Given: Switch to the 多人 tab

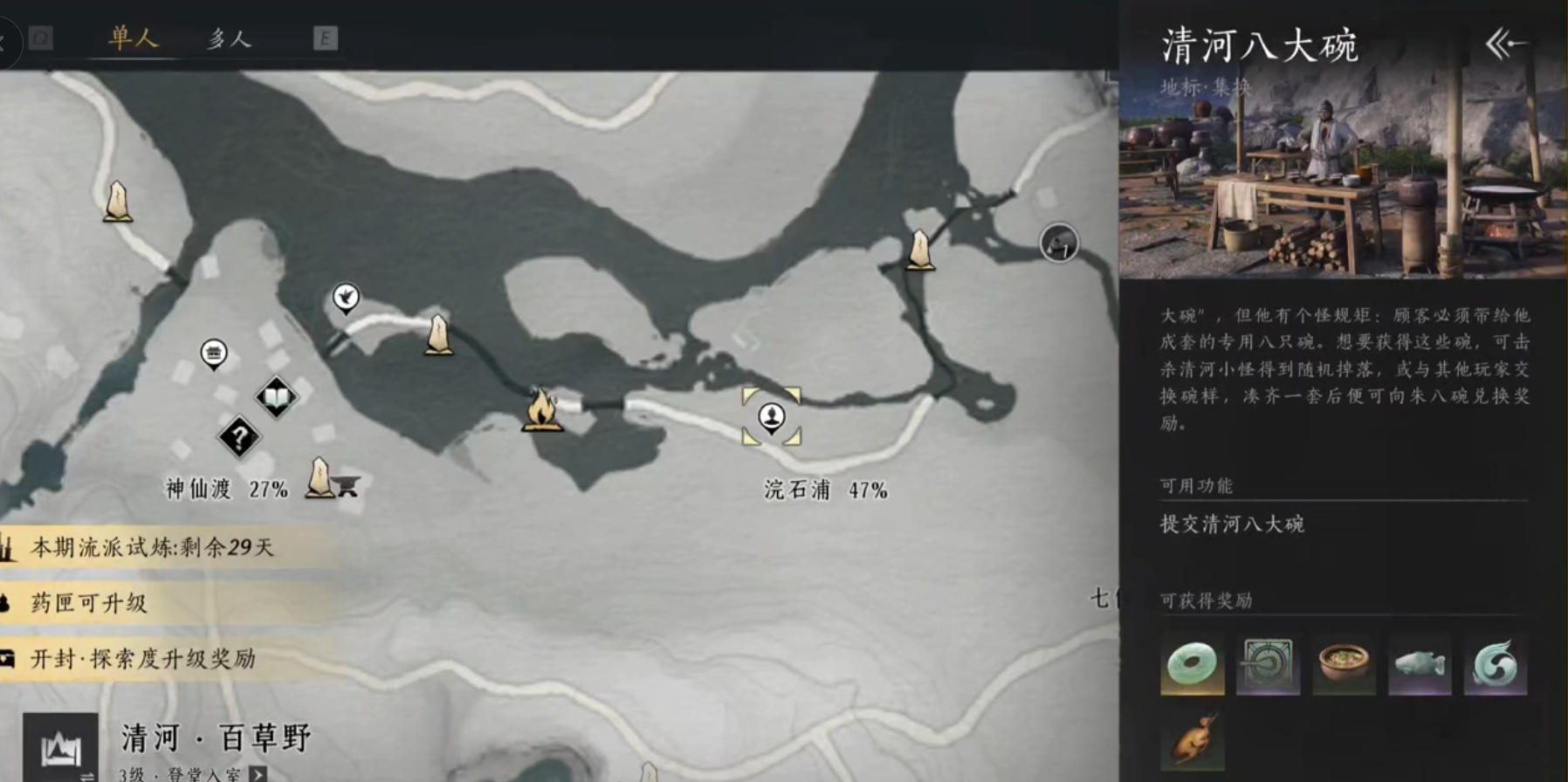Looking at the screenshot, I should pyautogui.click(x=229, y=38).
